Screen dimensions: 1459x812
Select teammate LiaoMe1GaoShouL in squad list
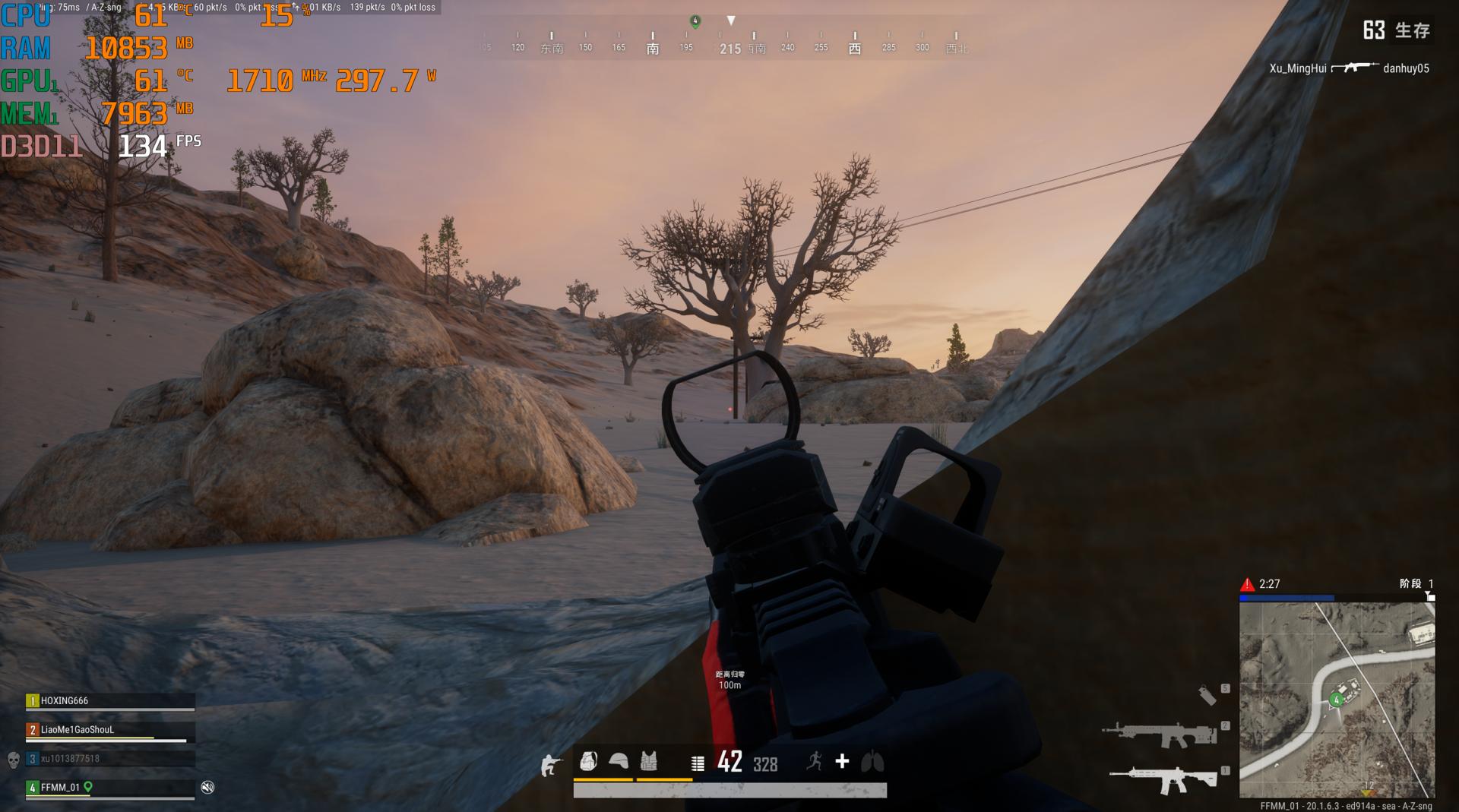coord(110,730)
